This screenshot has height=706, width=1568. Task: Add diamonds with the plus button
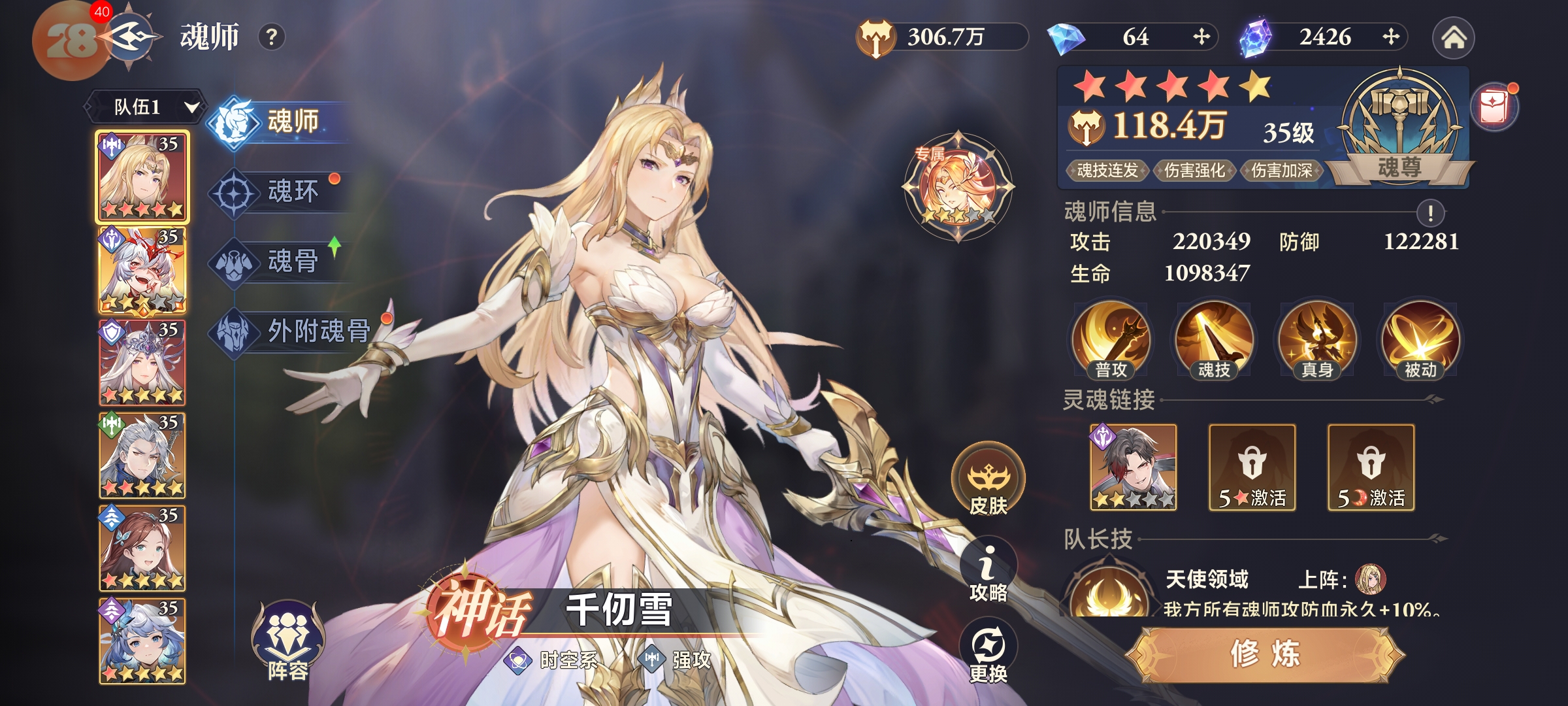pos(1201,37)
